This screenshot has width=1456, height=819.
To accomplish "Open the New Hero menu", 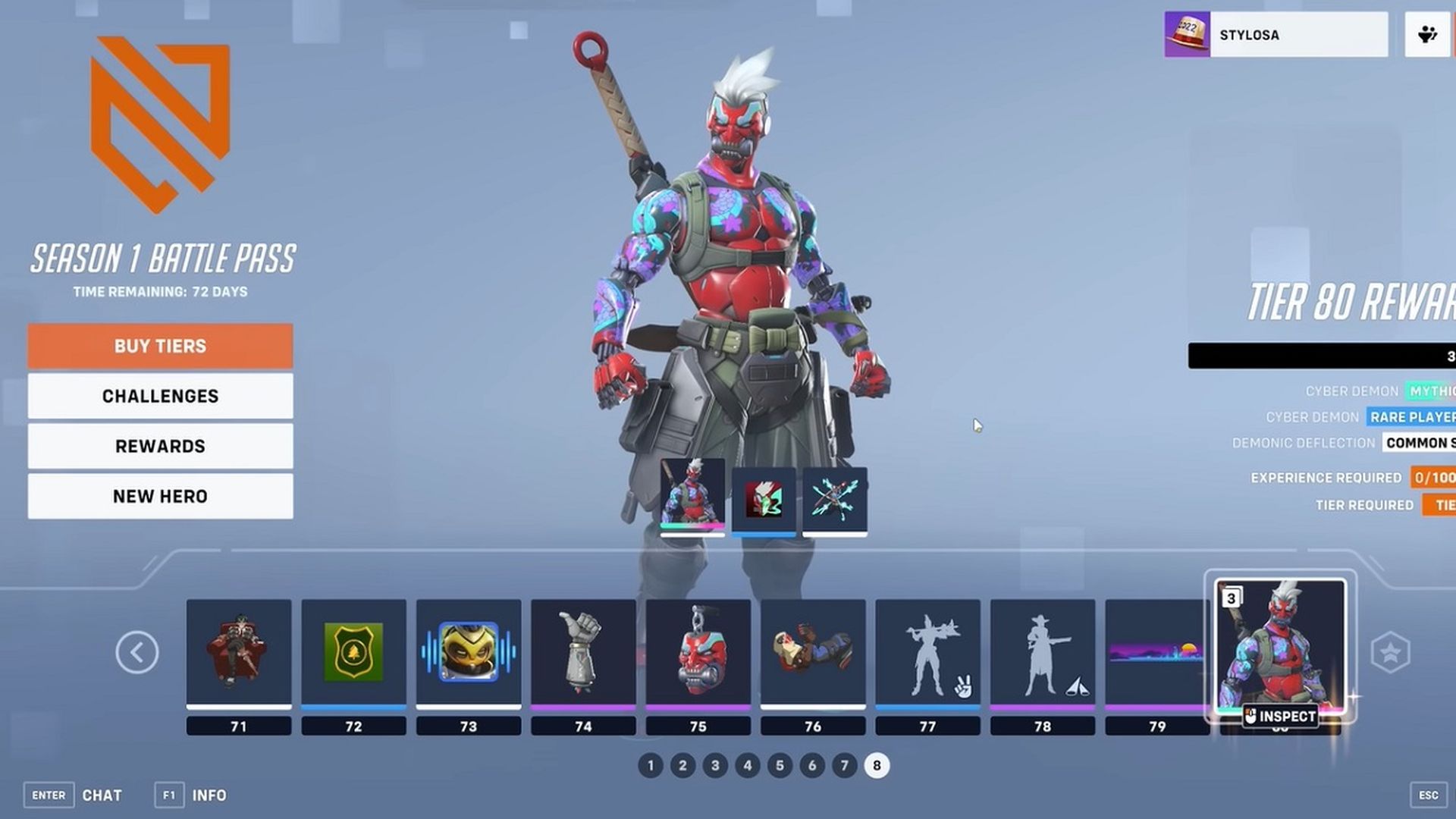I will tap(160, 496).
